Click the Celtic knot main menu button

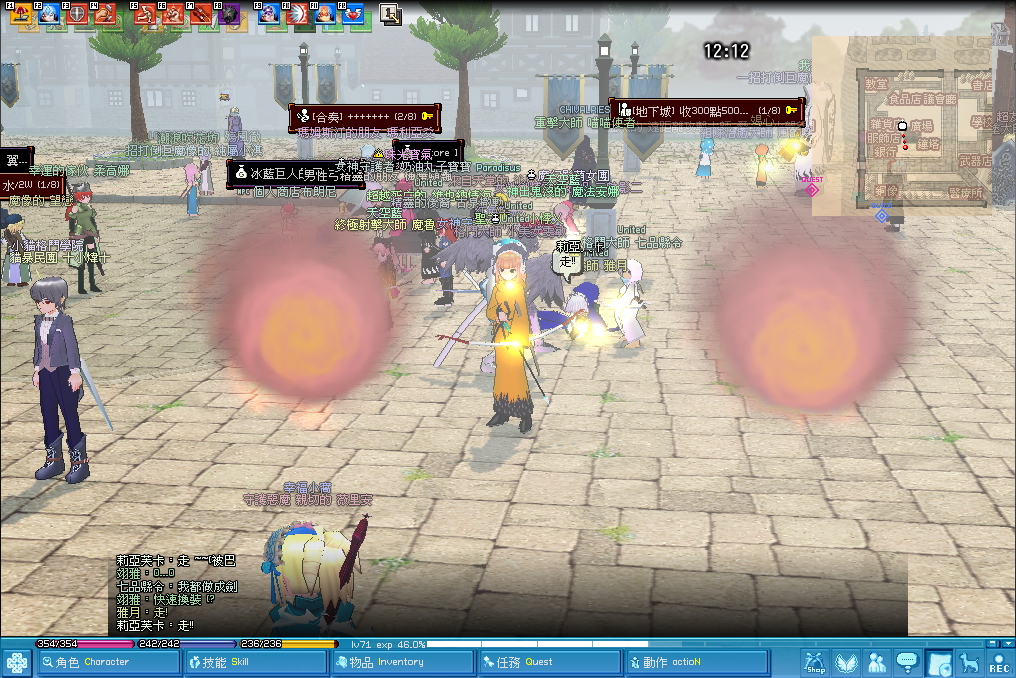(17, 662)
